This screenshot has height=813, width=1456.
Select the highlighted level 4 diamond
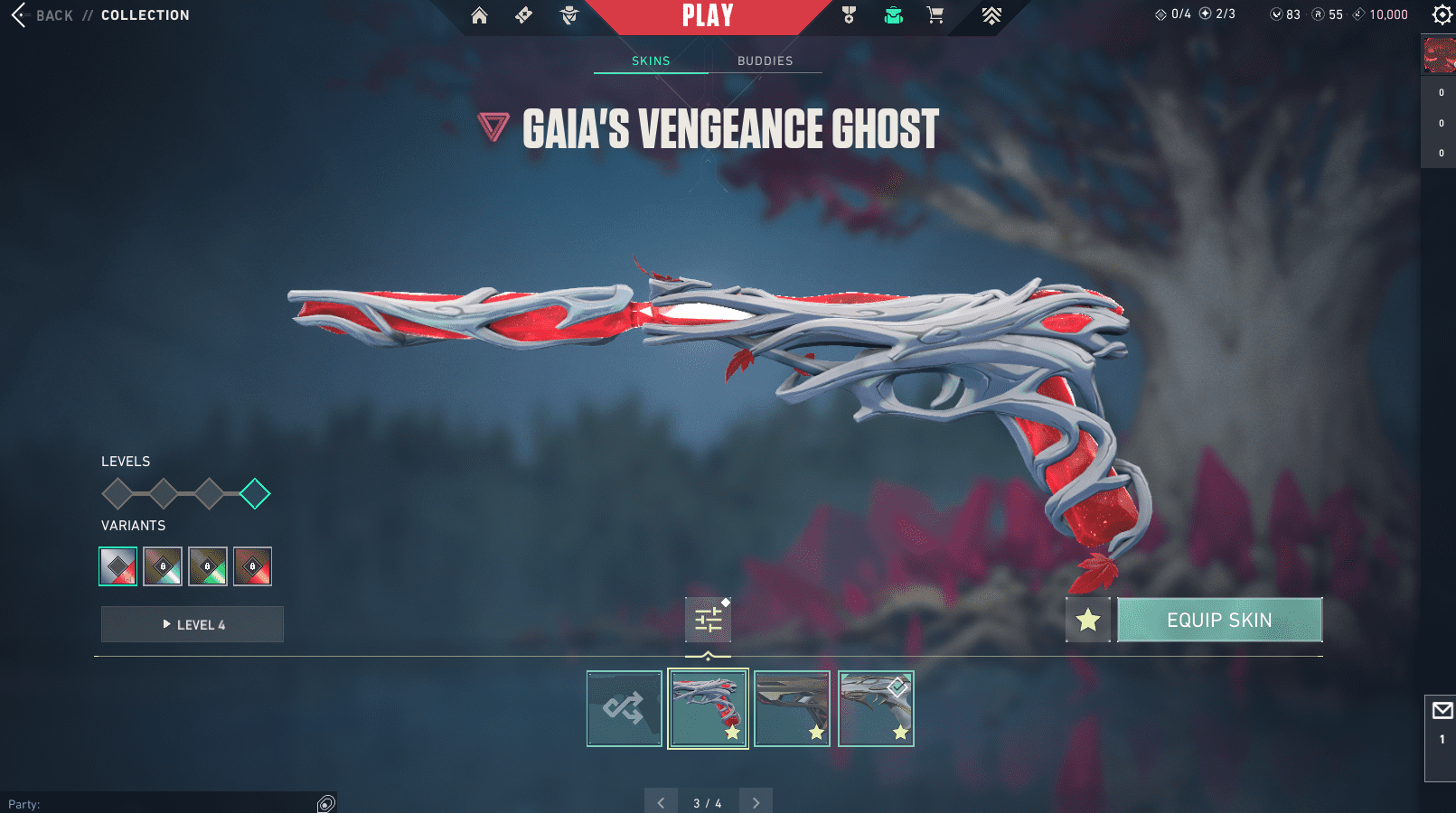(255, 494)
